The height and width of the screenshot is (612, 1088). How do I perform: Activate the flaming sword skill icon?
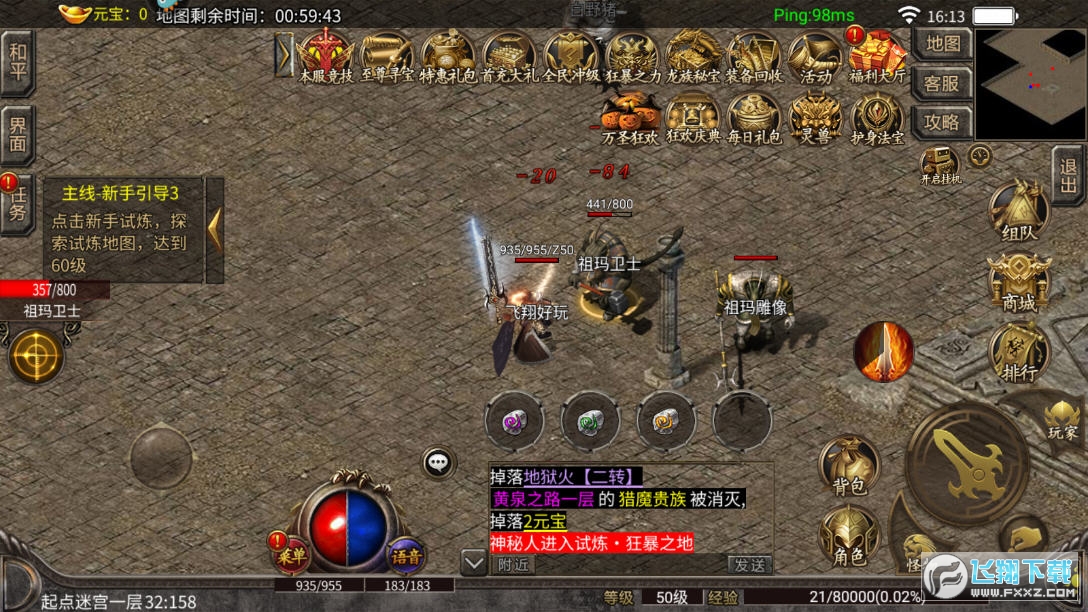point(883,352)
